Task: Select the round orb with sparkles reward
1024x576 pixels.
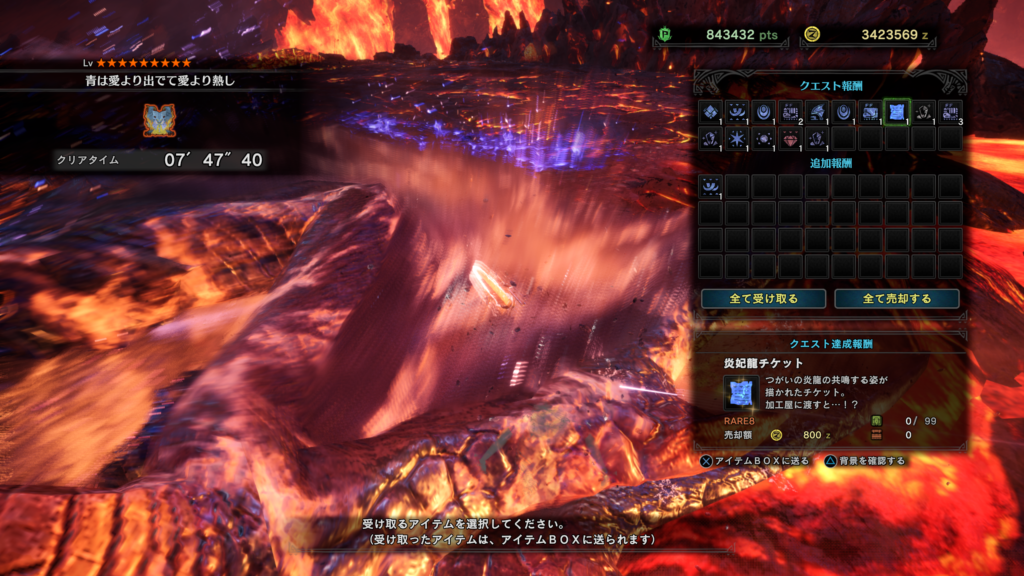Action: pyautogui.click(x=763, y=138)
